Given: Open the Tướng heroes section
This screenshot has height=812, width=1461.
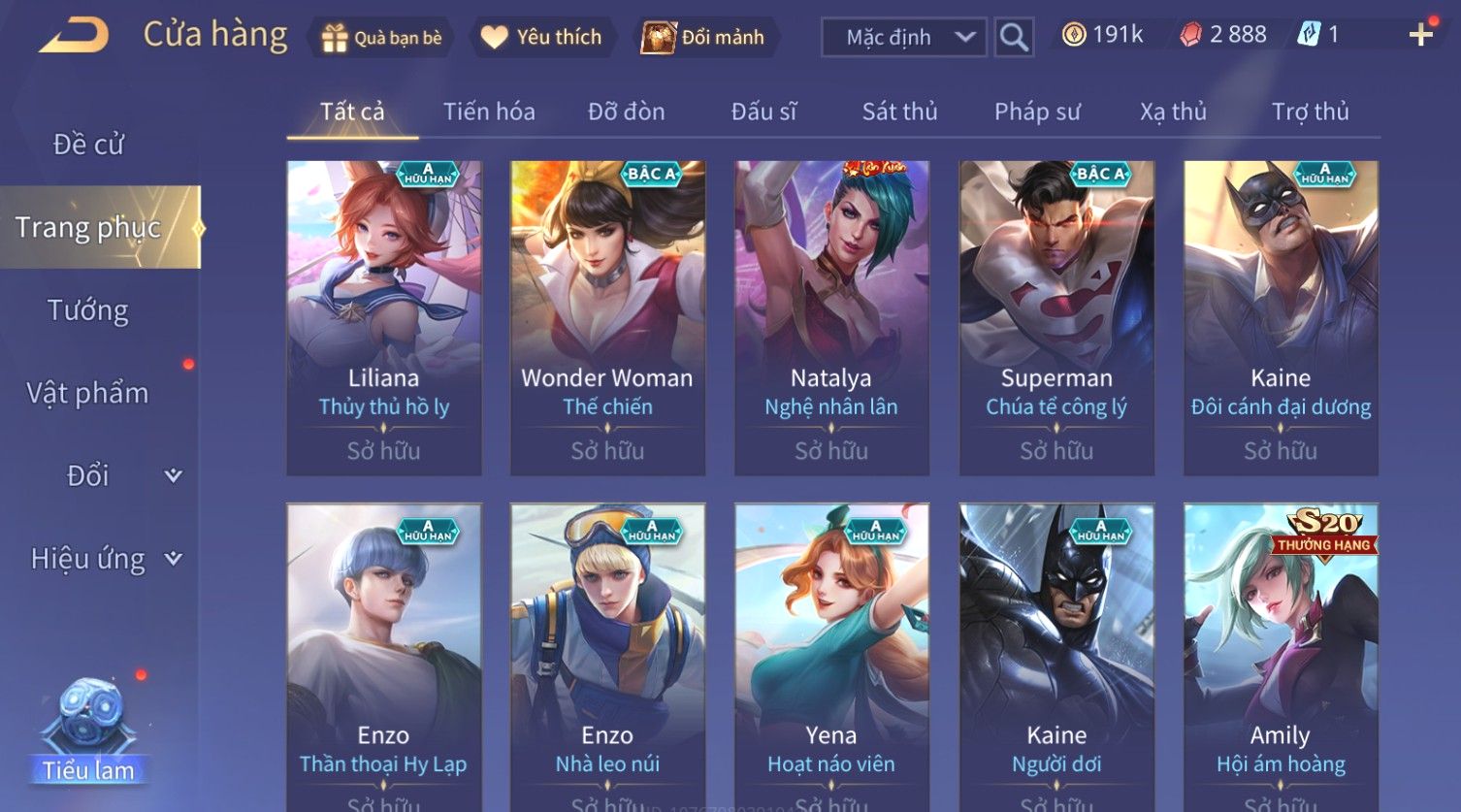Looking at the screenshot, I should (x=88, y=310).
